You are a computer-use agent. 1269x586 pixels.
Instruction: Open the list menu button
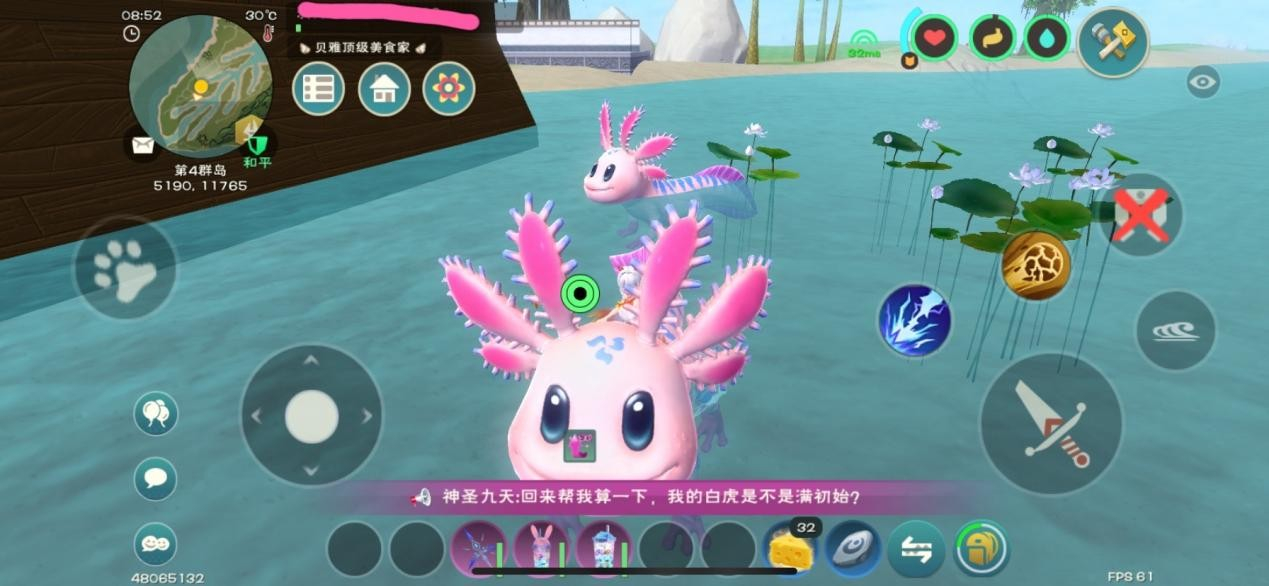[x=318, y=89]
